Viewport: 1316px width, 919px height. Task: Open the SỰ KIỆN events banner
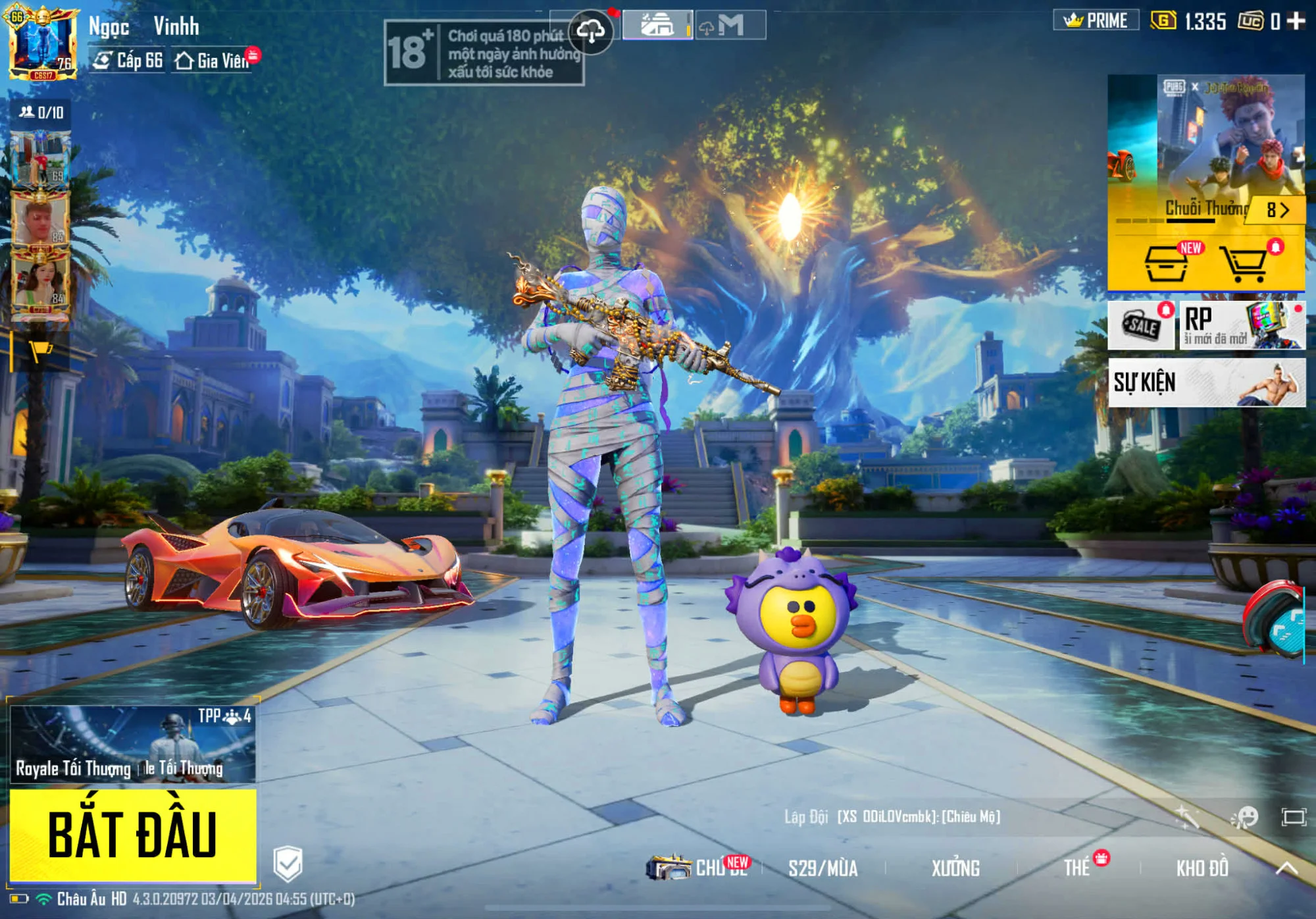(x=1206, y=382)
